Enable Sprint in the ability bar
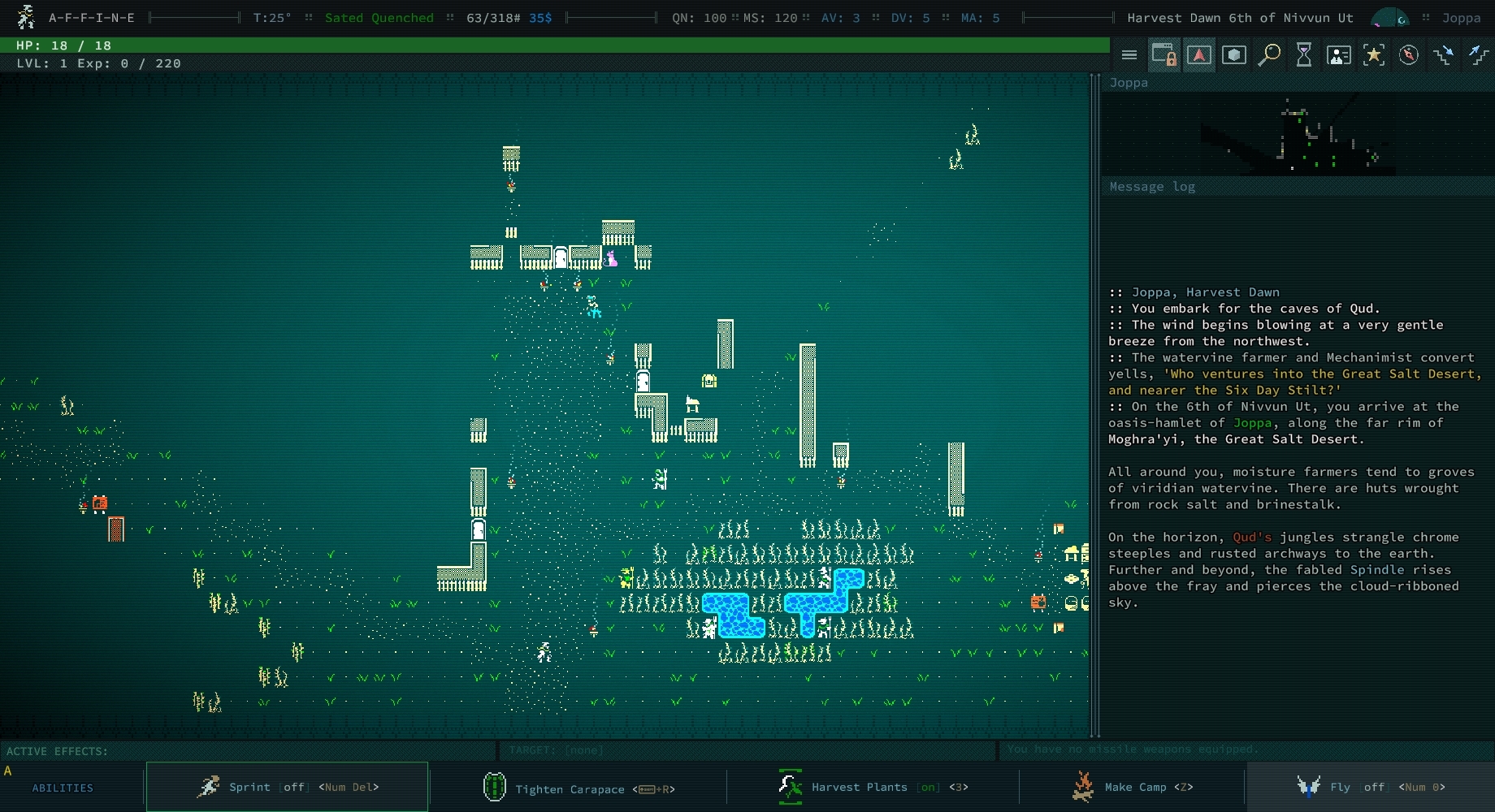The width and height of the screenshot is (1495, 812). coord(287,787)
